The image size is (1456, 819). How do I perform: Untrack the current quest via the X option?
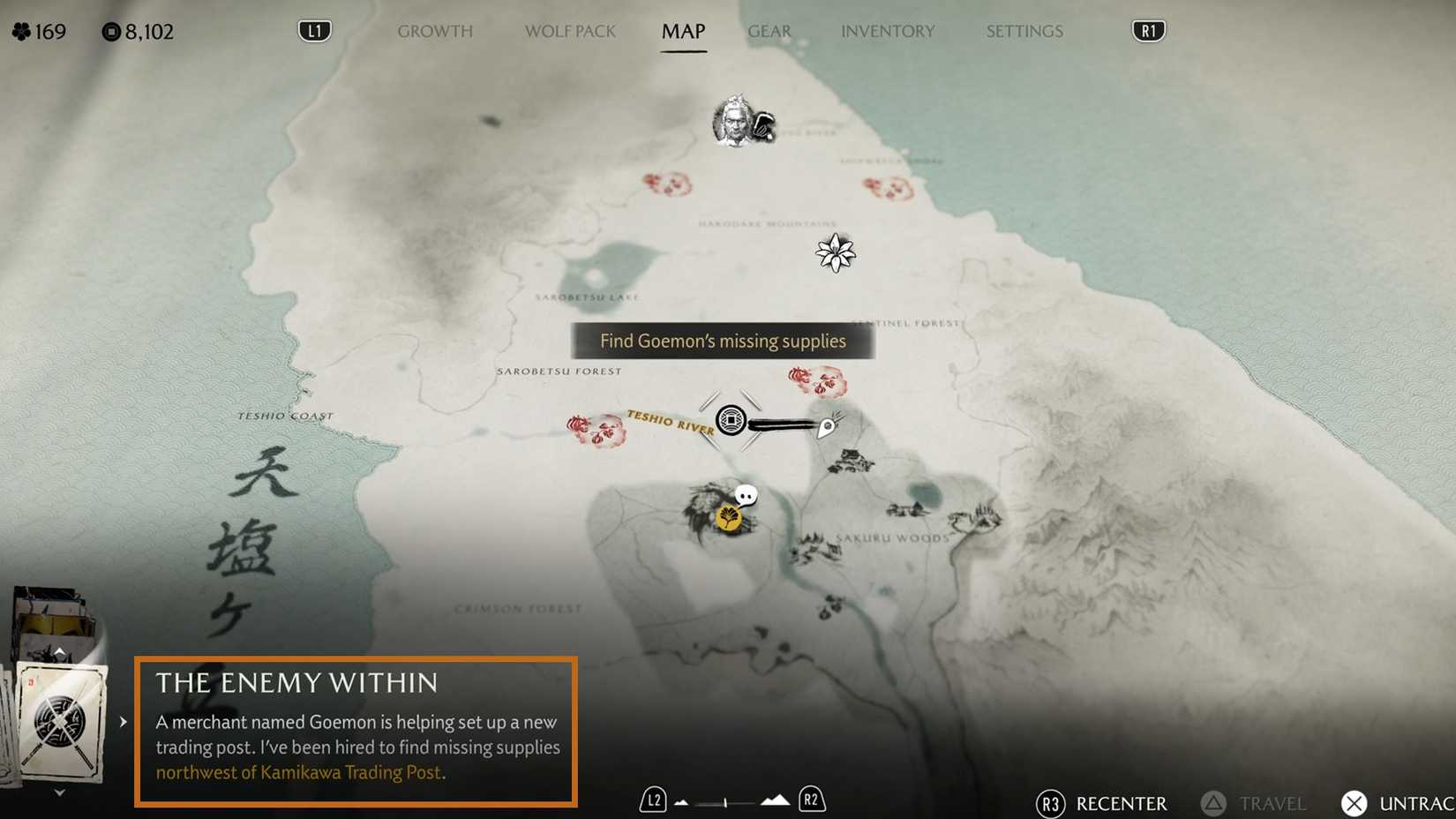point(1355,804)
